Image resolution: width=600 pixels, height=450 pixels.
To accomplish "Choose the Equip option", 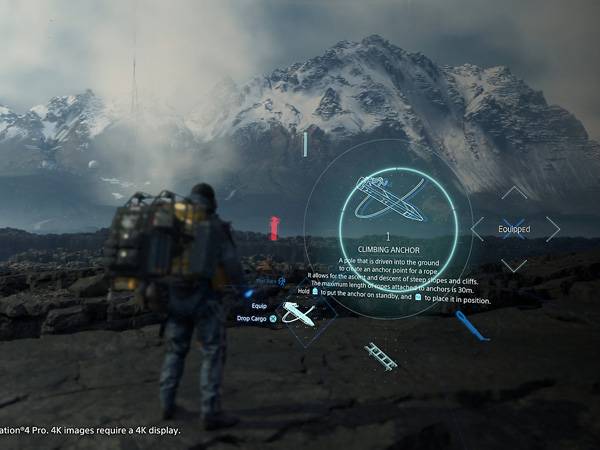I will [x=259, y=305].
